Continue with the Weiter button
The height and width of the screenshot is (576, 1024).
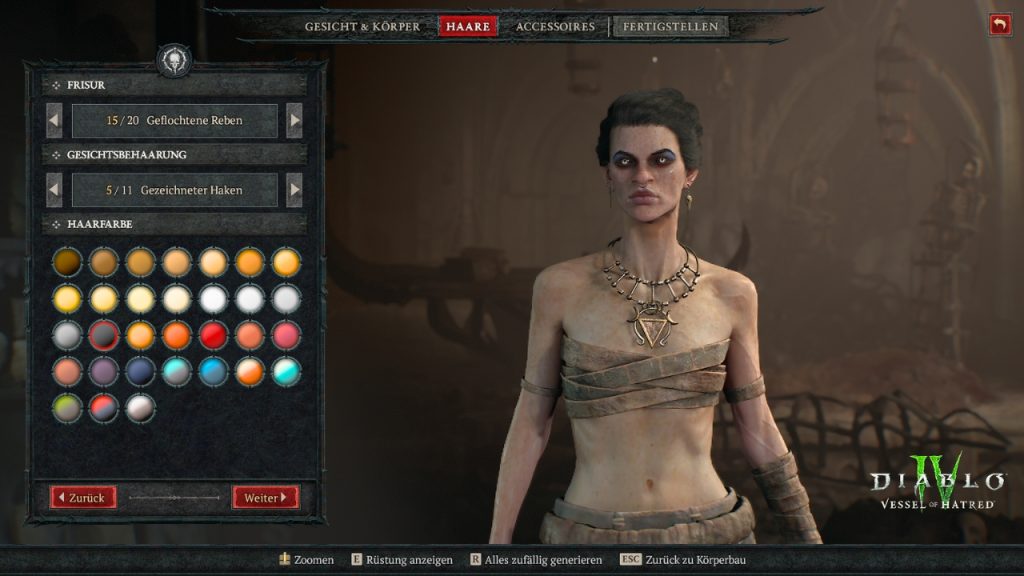click(265, 497)
